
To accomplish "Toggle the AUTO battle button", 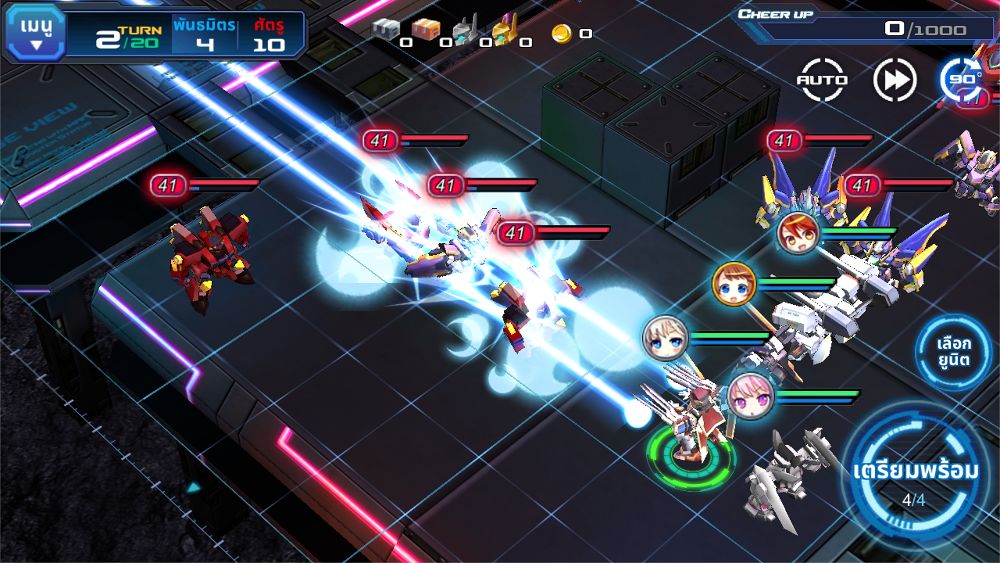I will tap(822, 80).
